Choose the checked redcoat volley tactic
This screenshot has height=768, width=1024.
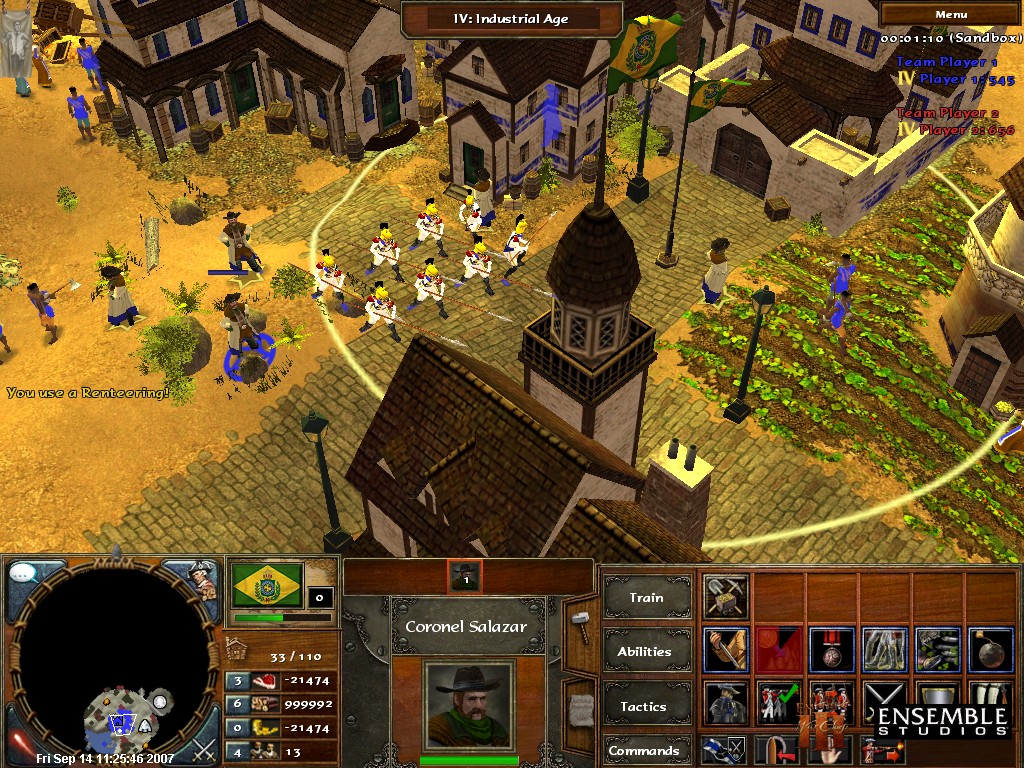[779, 703]
